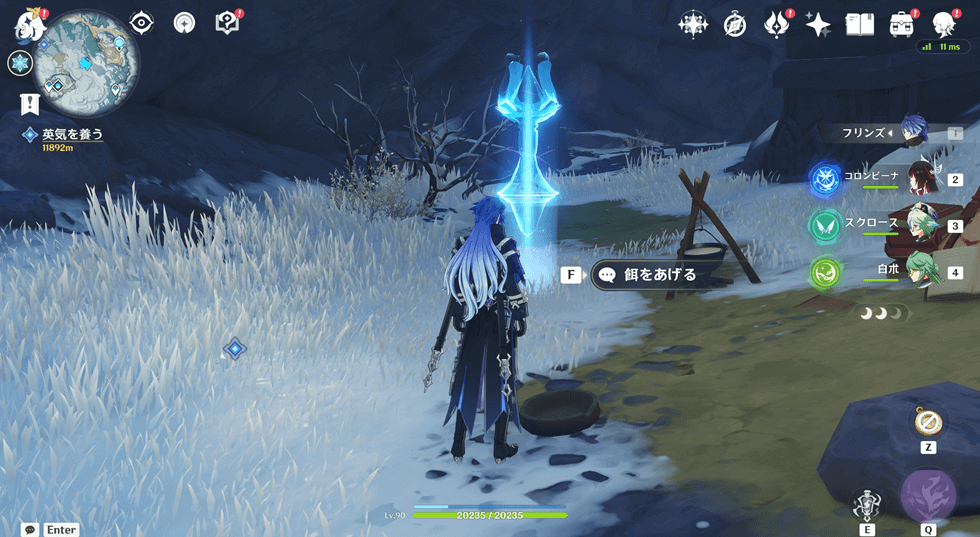The height and width of the screenshot is (537, 980).
Task: Open the winged battle pass icon
Action: (x=777, y=25)
